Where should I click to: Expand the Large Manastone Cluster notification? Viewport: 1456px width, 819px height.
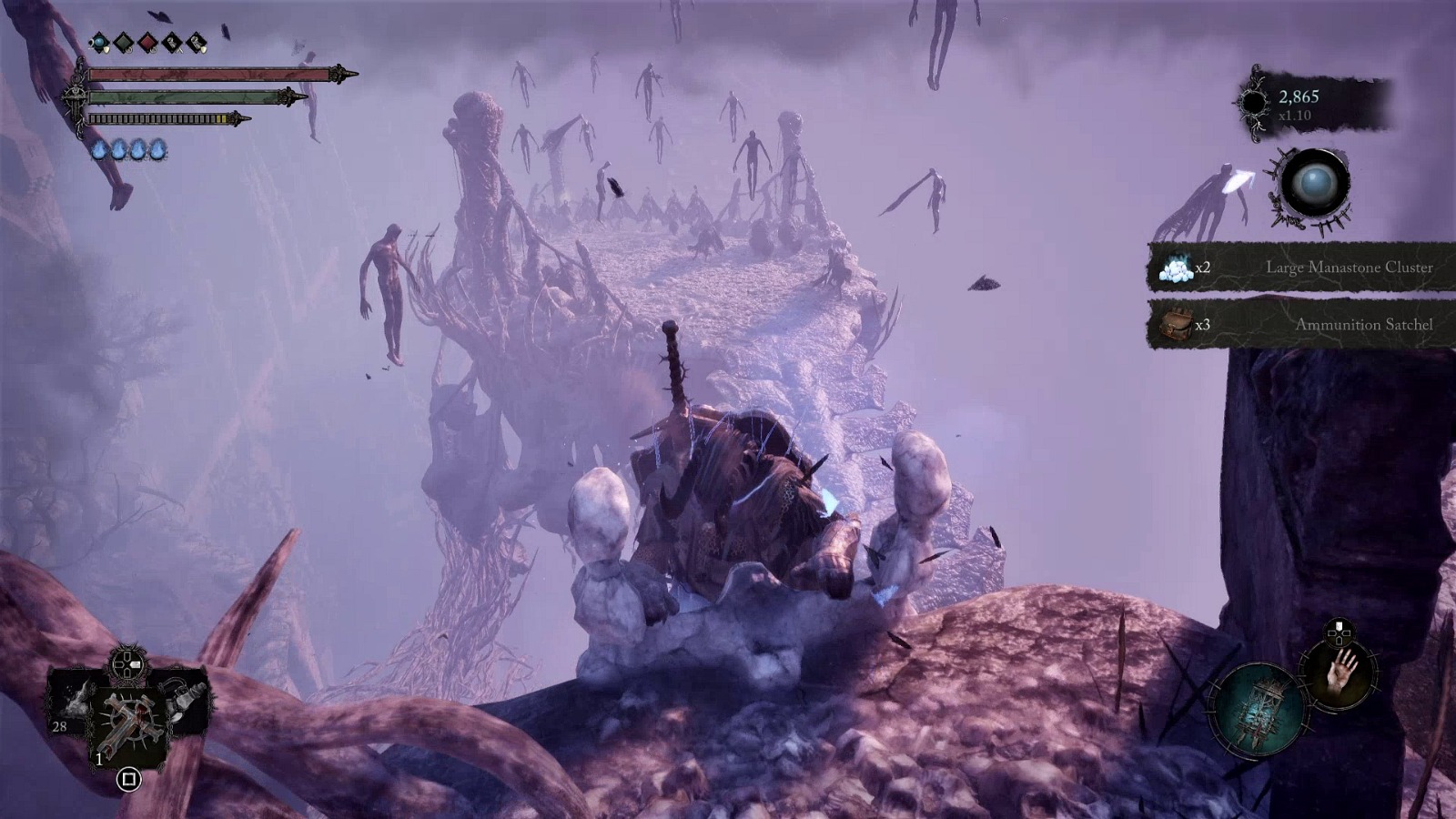[x=1350, y=268]
